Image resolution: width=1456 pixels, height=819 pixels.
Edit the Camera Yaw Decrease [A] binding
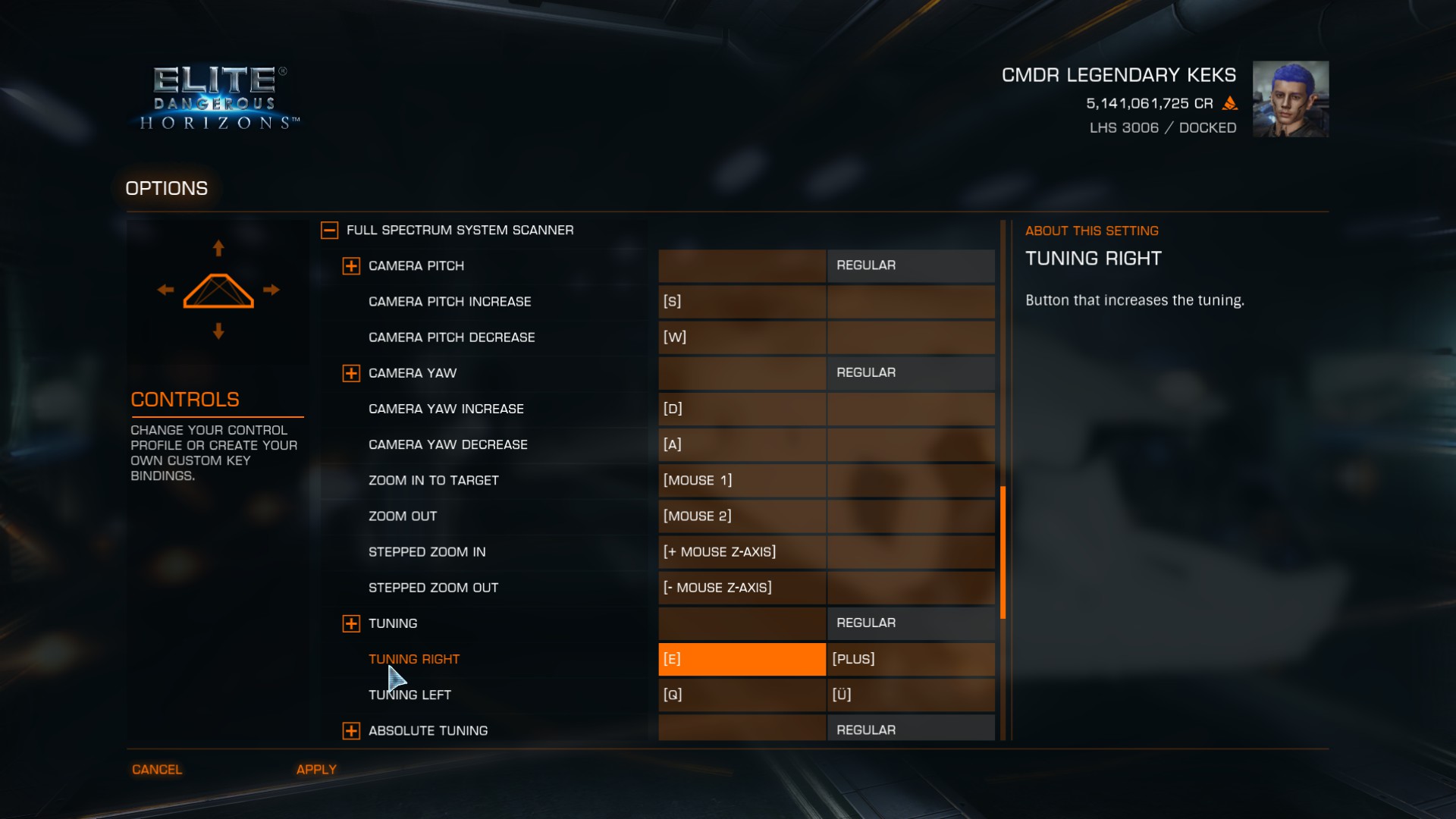click(741, 444)
